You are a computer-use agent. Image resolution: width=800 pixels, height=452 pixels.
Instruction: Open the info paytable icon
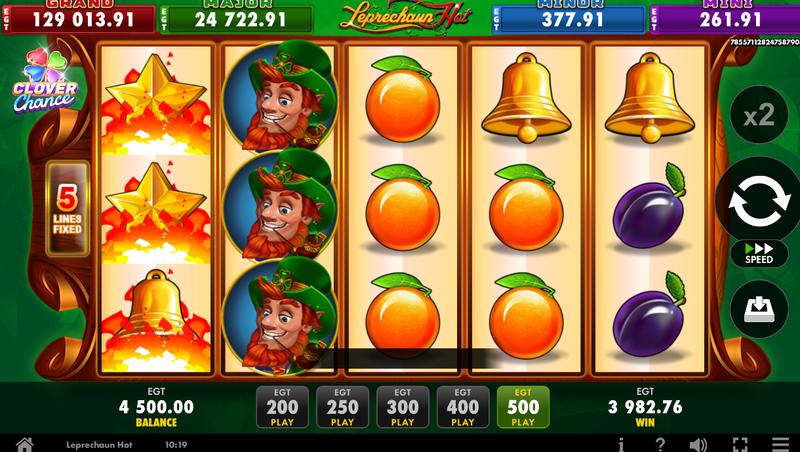tap(622, 444)
